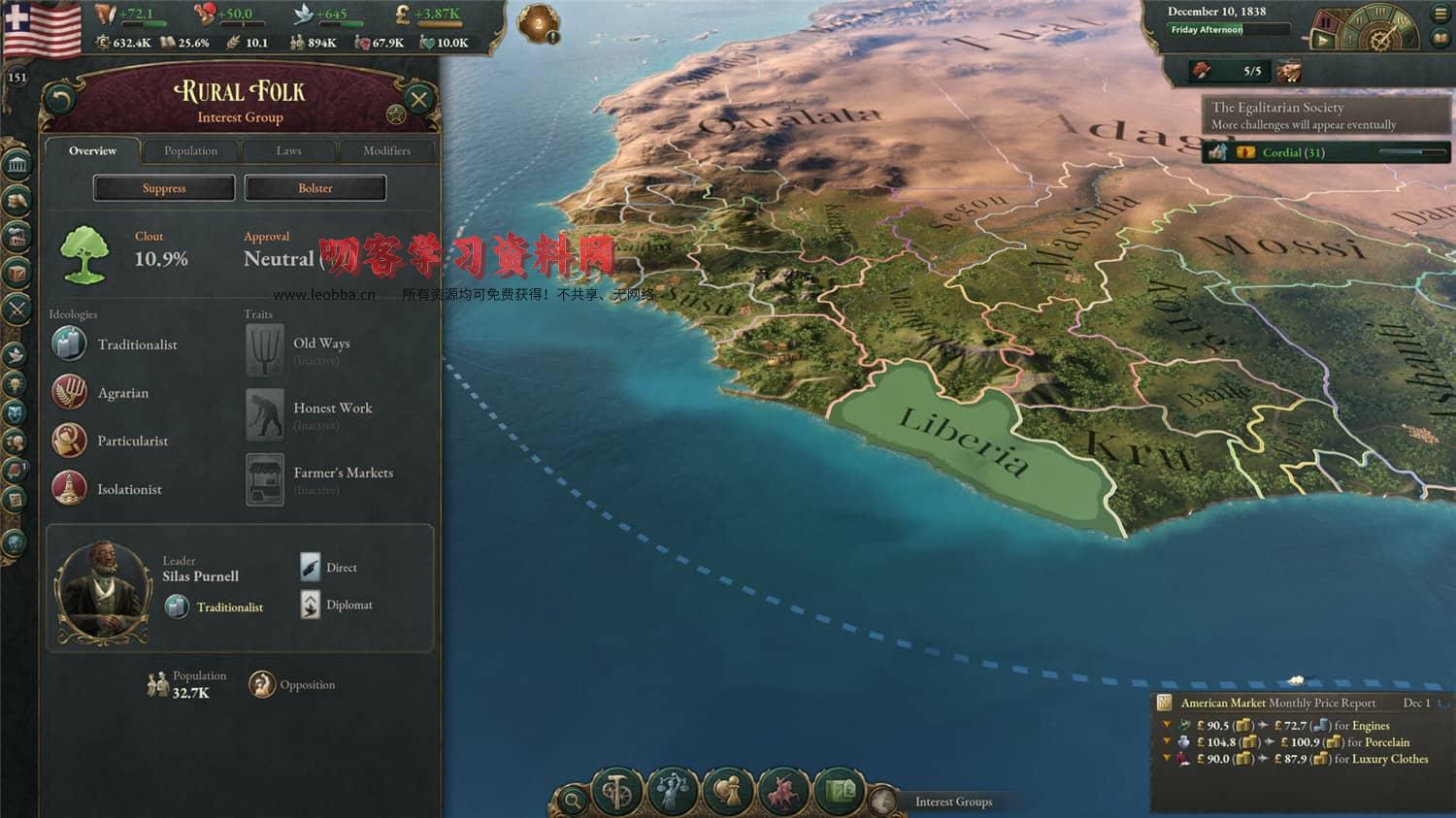The height and width of the screenshot is (818, 1456).
Task: Inspect the Isolationist ideology entry
Action: coord(129,489)
